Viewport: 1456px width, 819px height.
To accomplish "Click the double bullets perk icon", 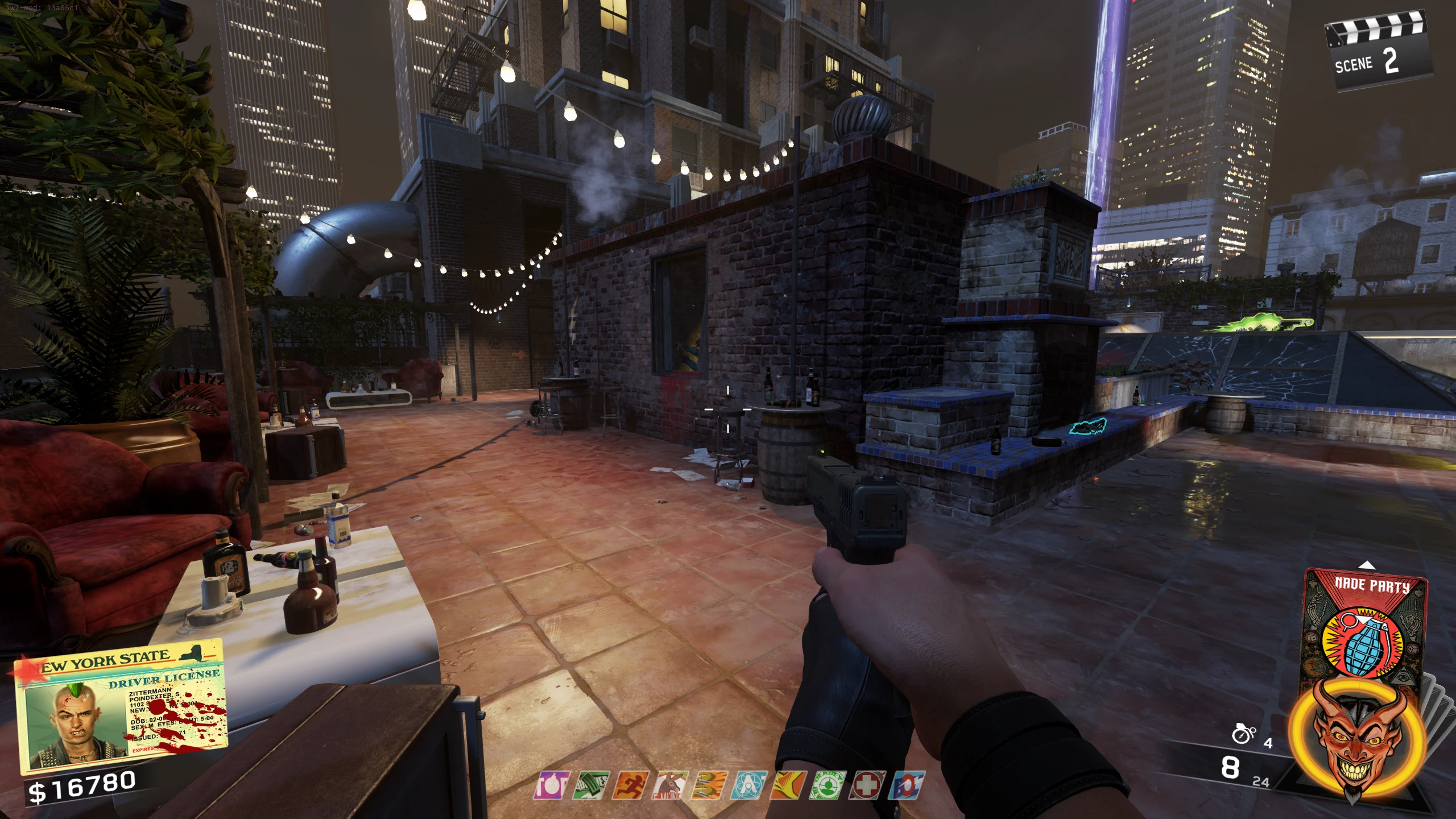I will pos(710,785).
